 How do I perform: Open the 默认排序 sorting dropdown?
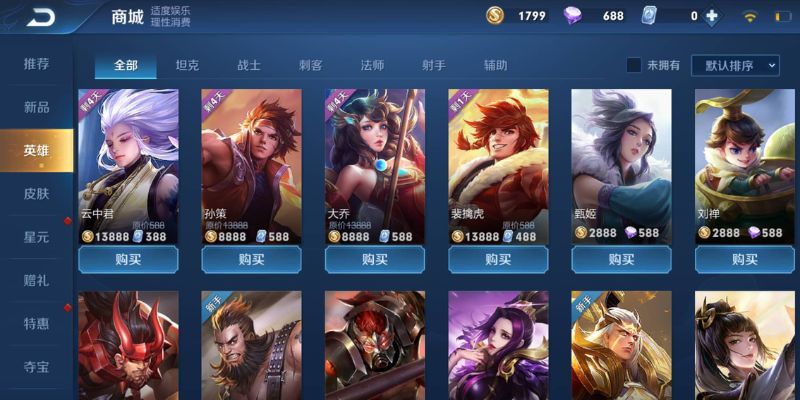point(740,65)
